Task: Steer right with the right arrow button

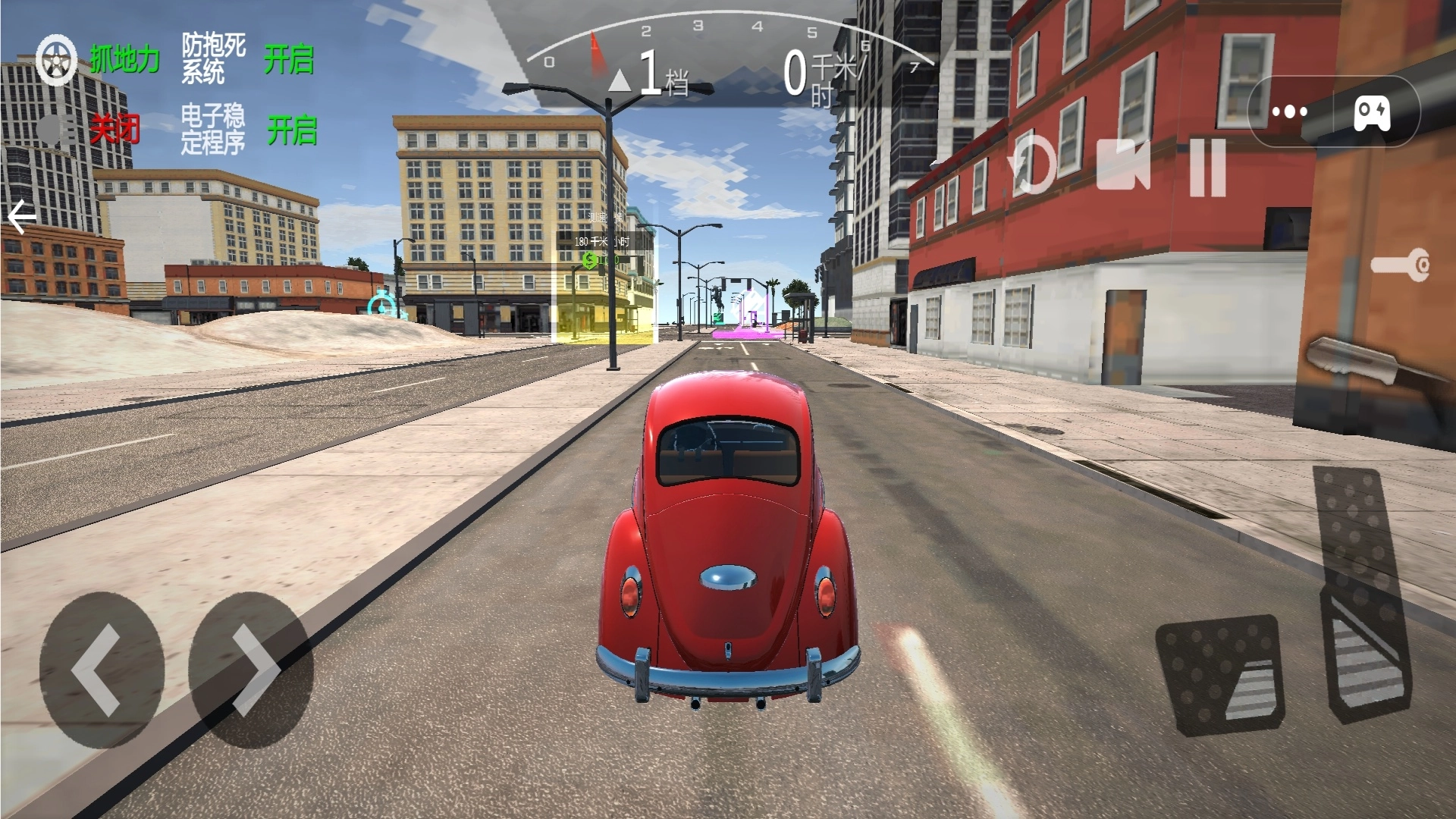Action: [251, 670]
